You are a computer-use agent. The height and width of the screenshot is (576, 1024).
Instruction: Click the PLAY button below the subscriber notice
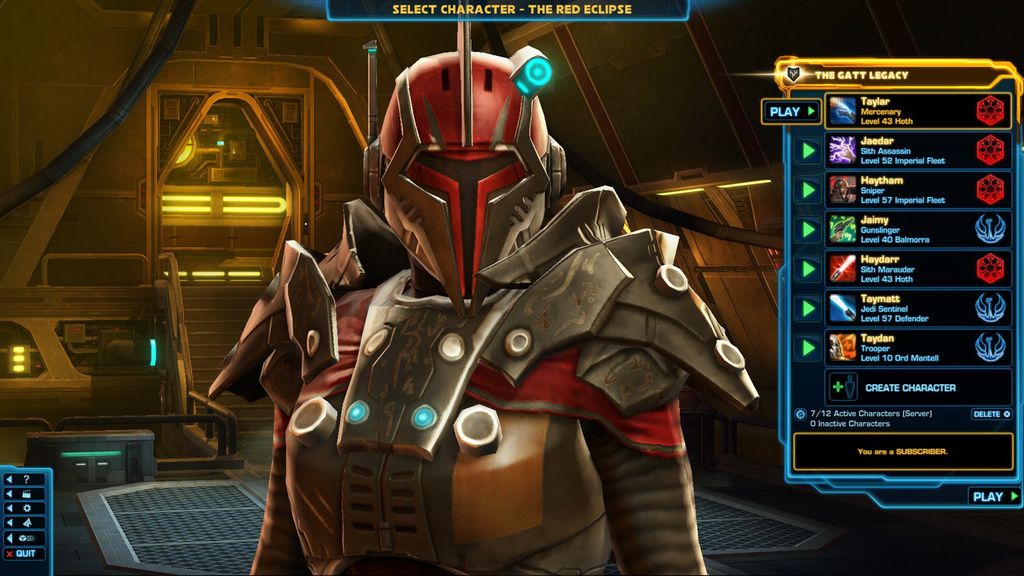994,496
